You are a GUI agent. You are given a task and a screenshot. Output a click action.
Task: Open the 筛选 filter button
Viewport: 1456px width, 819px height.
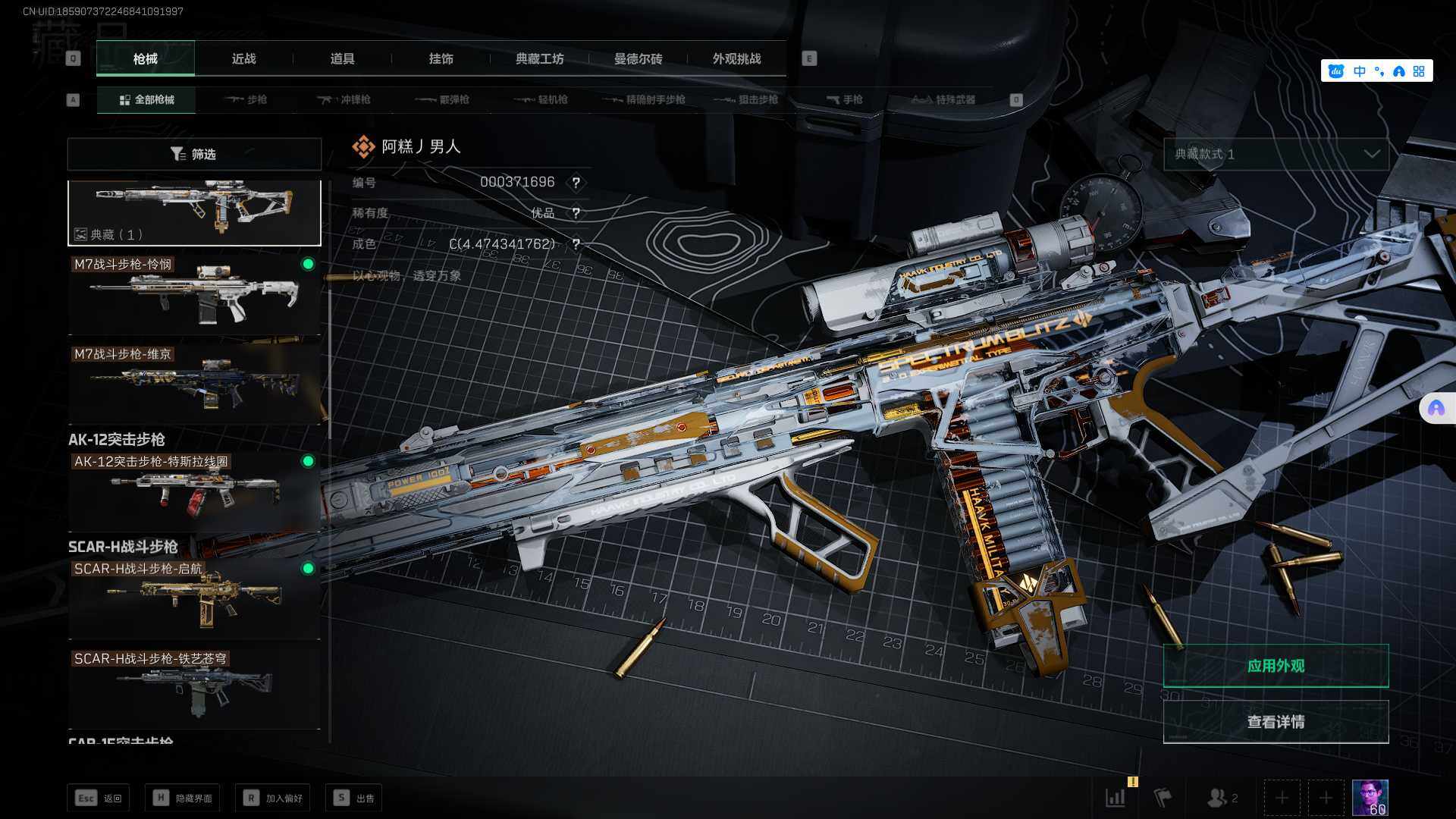pos(194,154)
